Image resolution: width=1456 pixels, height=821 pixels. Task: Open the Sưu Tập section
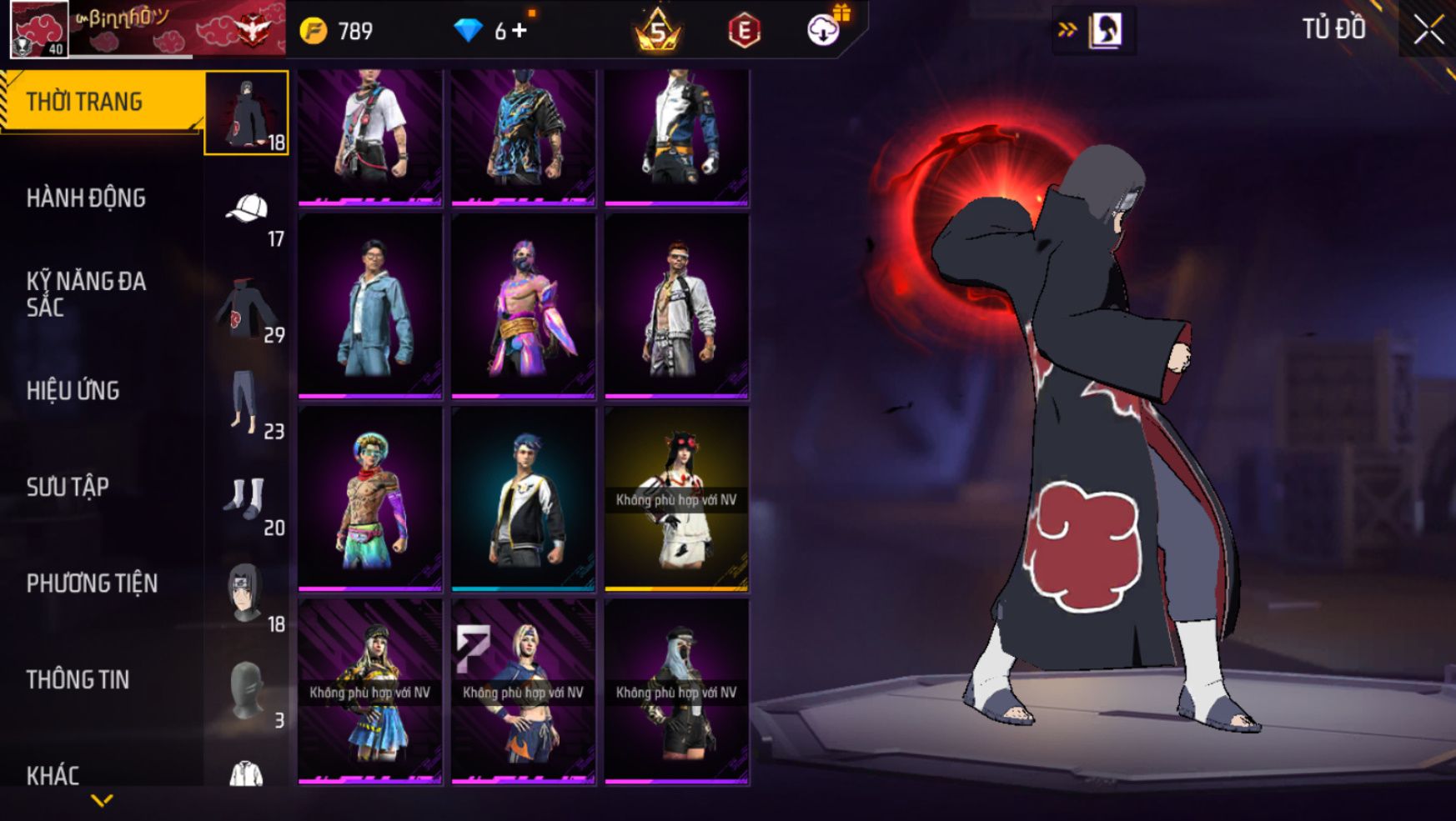click(x=68, y=488)
